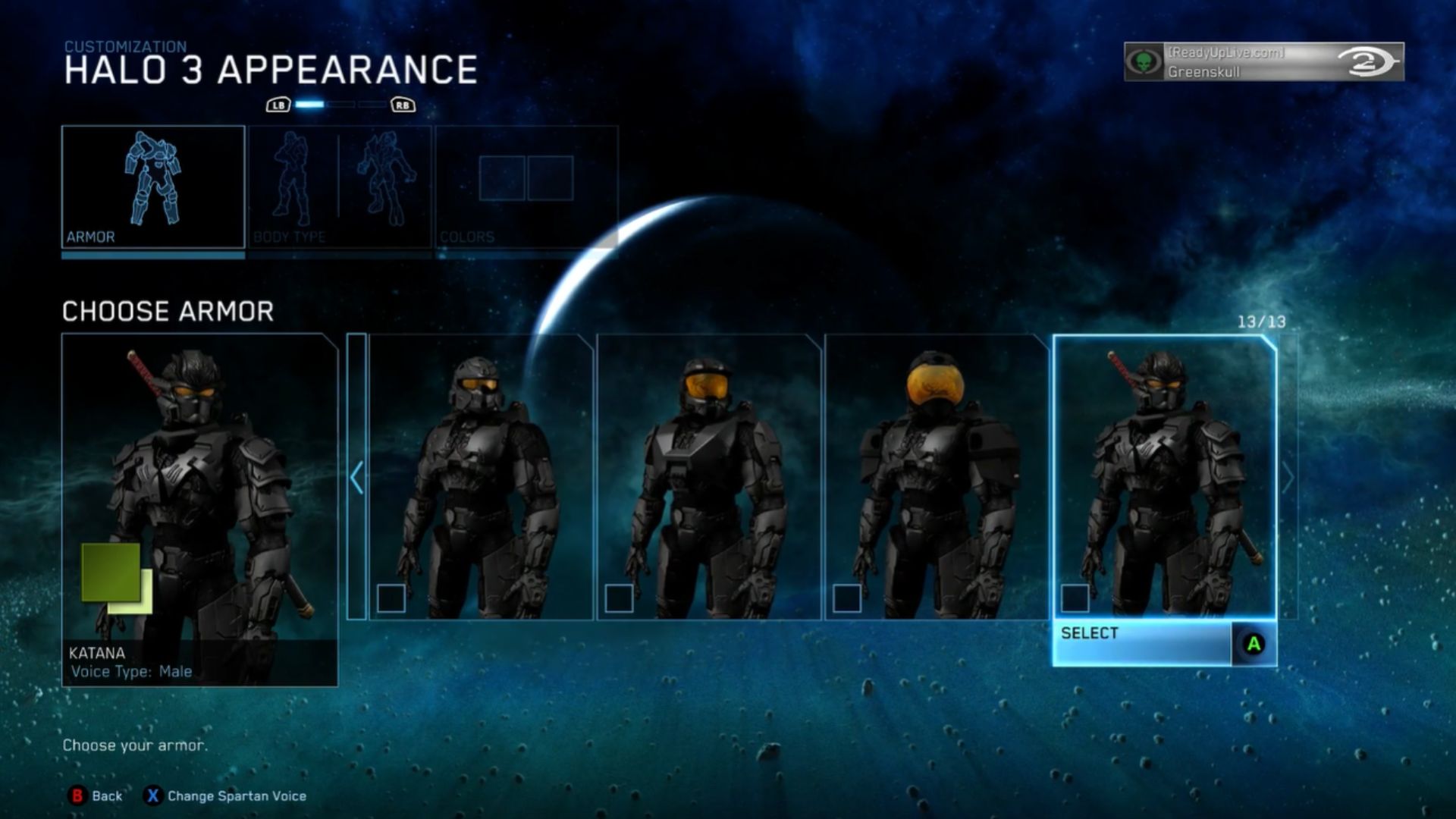Click the dark green primary color swatch
Viewport: 1456px width, 819px height.
click(x=108, y=569)
